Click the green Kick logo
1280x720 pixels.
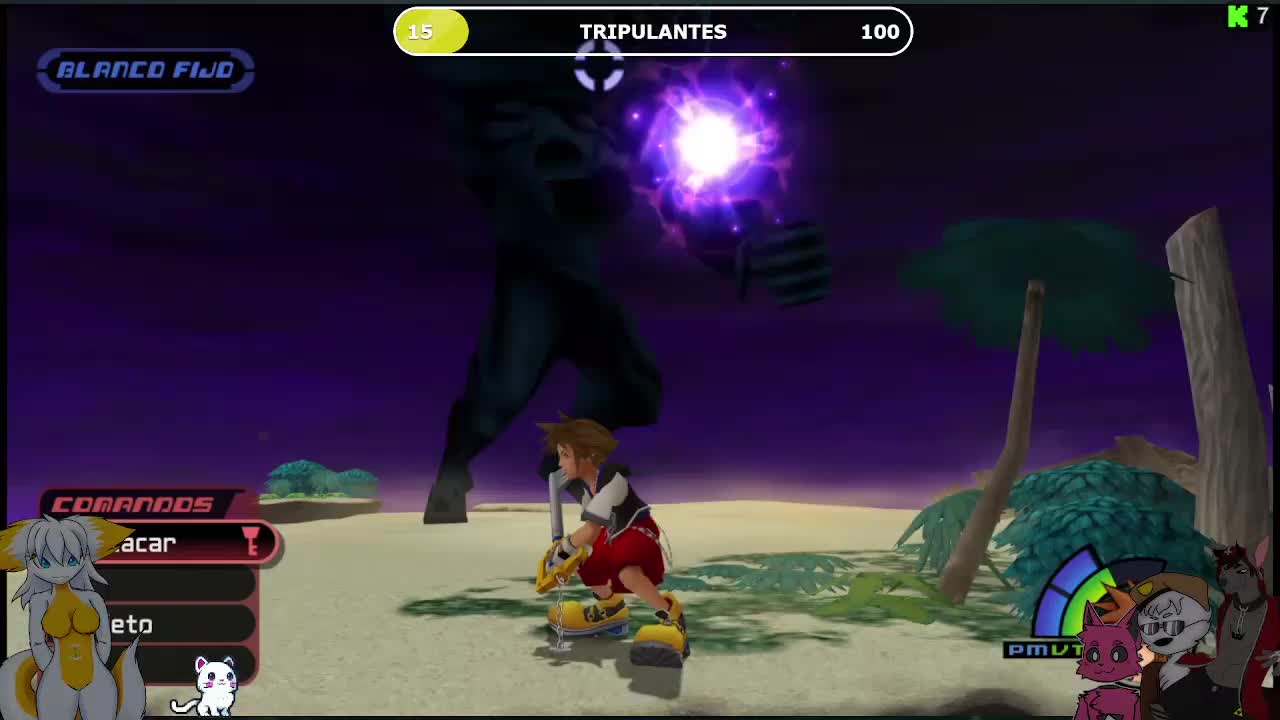[1238, 16]
